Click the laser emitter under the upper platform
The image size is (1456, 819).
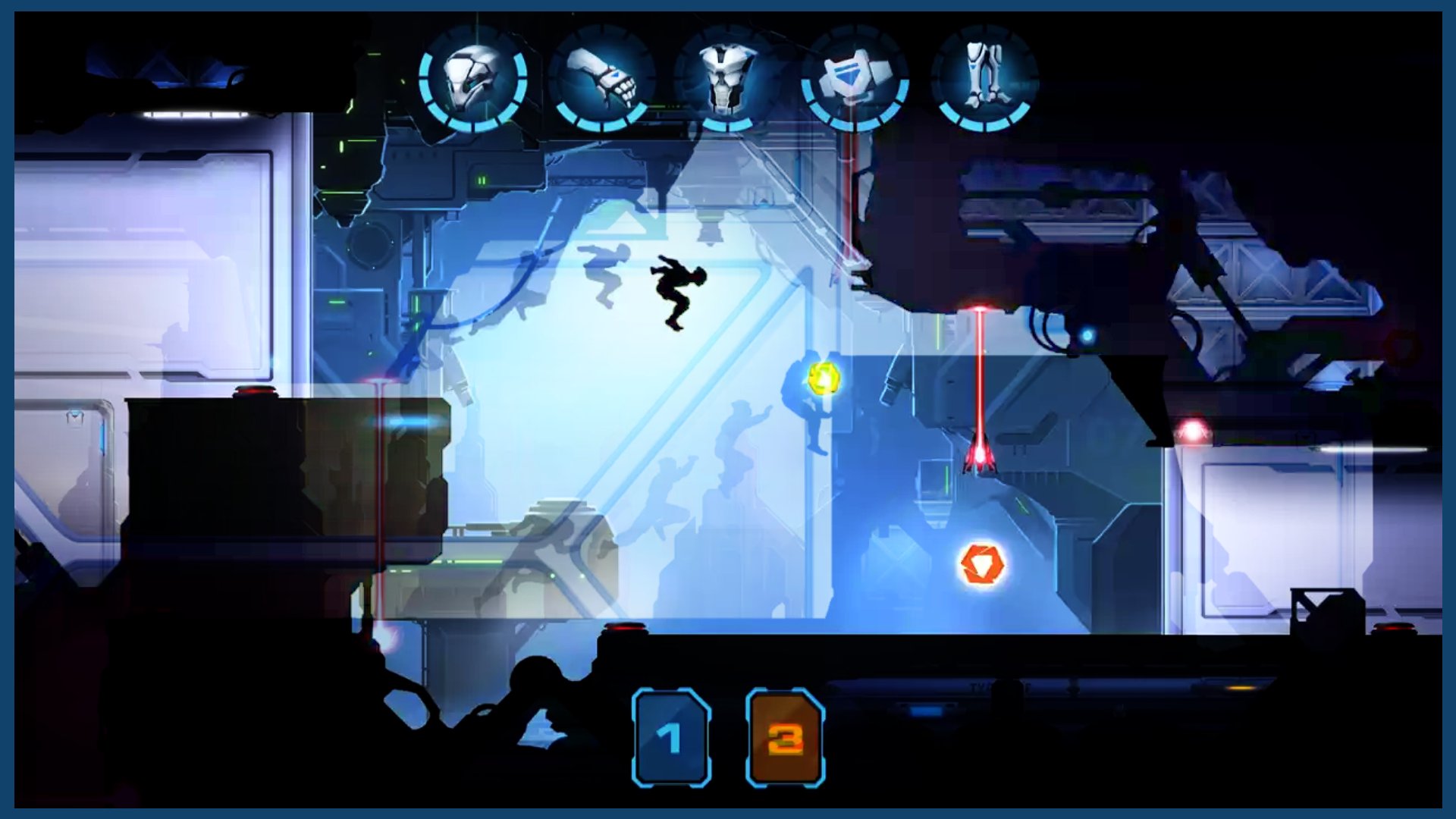click(x=981, y=309)
